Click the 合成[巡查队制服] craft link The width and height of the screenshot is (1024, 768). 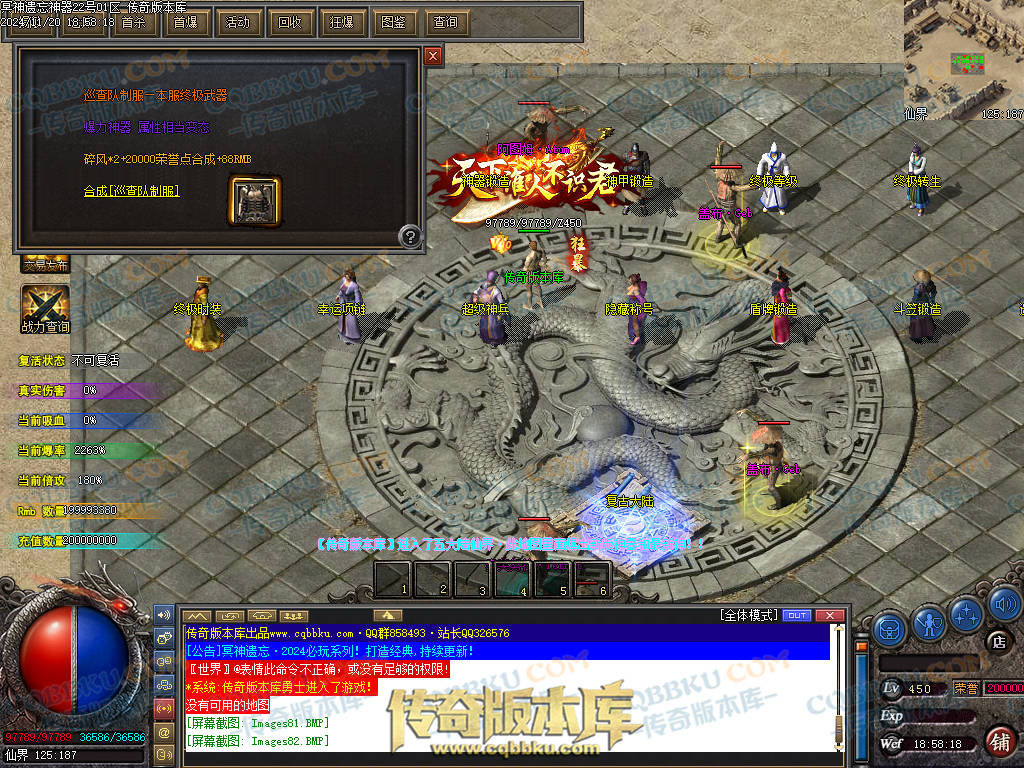pos(131,190)
